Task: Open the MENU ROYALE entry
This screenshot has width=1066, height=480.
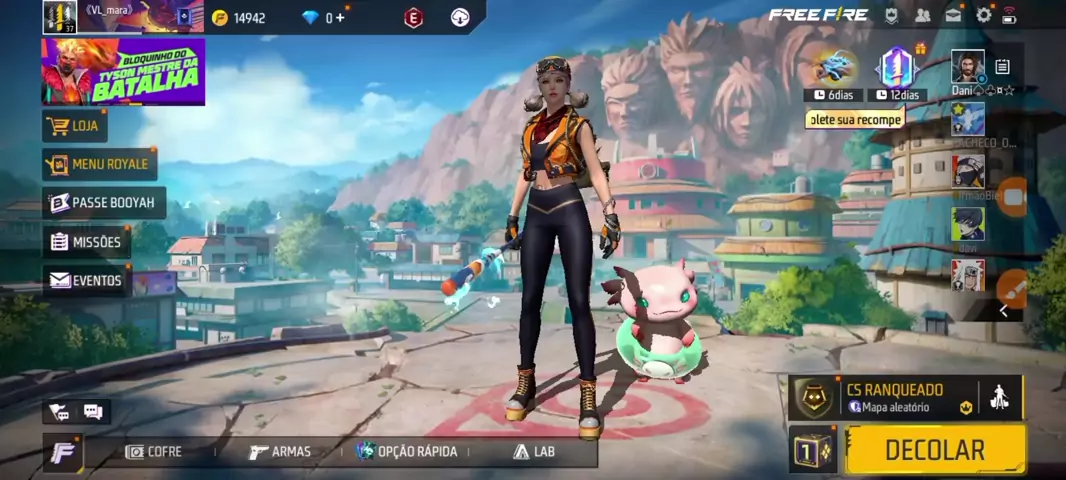Action: 99,164
